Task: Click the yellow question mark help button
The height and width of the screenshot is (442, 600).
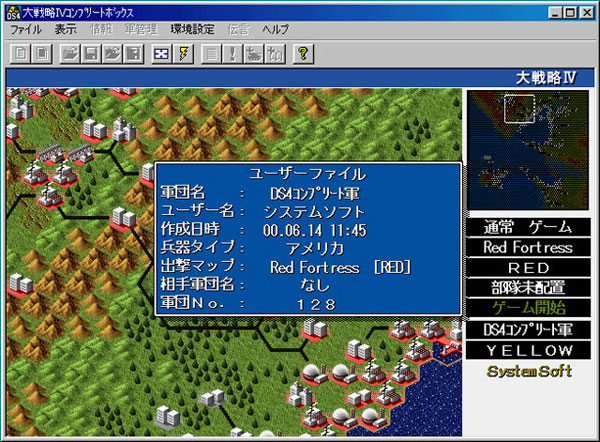Action: pyautogui.click(x=303, y=53)
